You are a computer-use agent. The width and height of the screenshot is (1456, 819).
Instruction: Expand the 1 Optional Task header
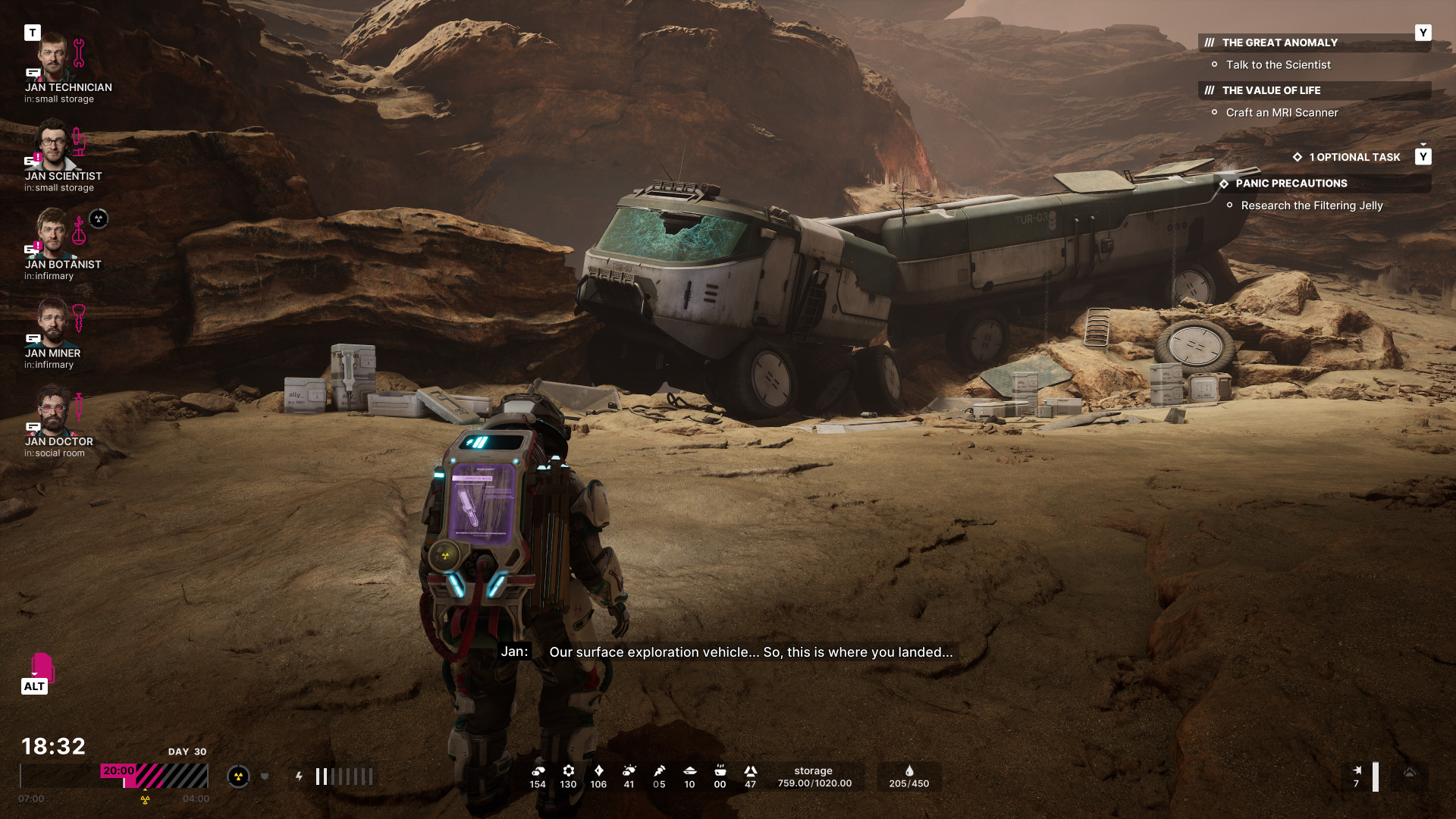(1354, 157)
